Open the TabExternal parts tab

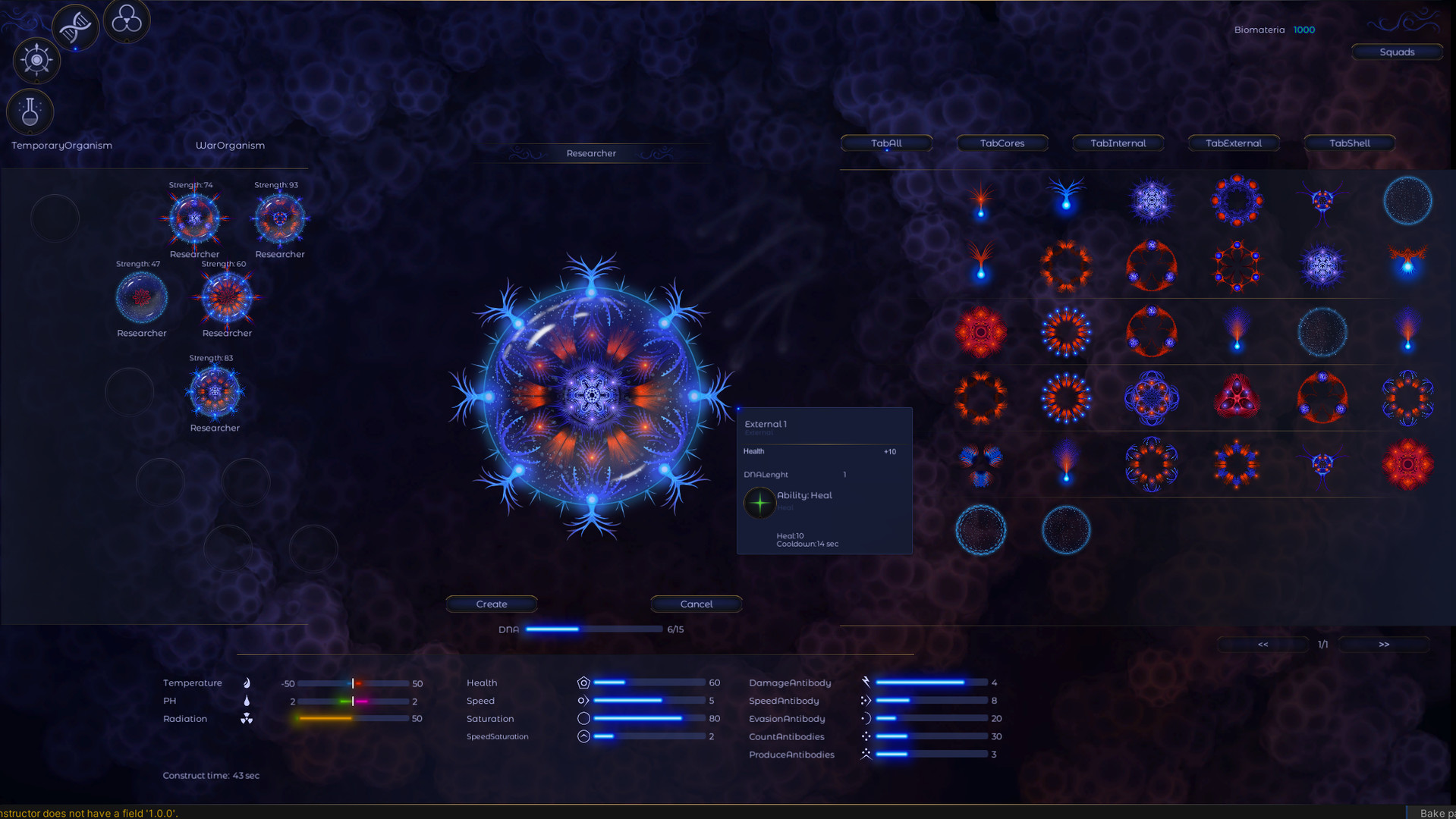click(1233, 143)
